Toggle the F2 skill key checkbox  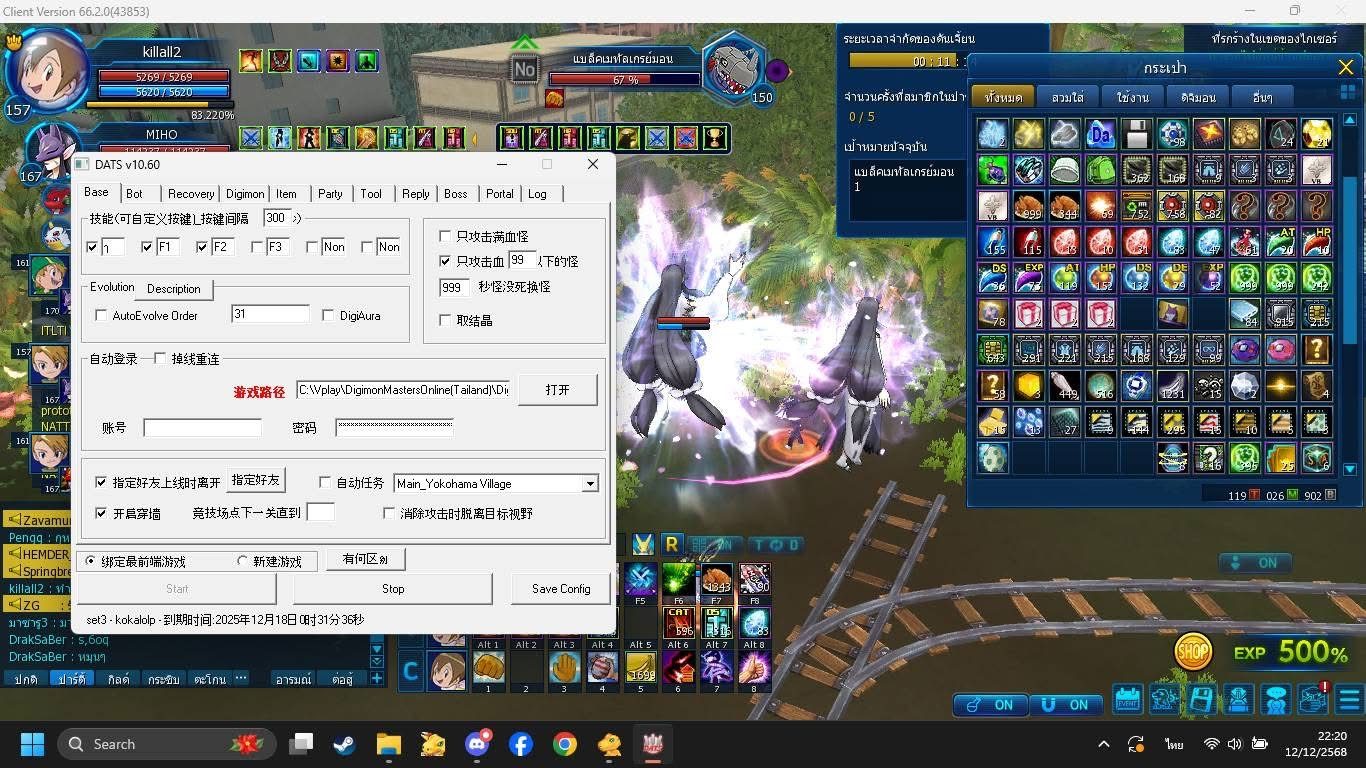[x=203, y=247]
